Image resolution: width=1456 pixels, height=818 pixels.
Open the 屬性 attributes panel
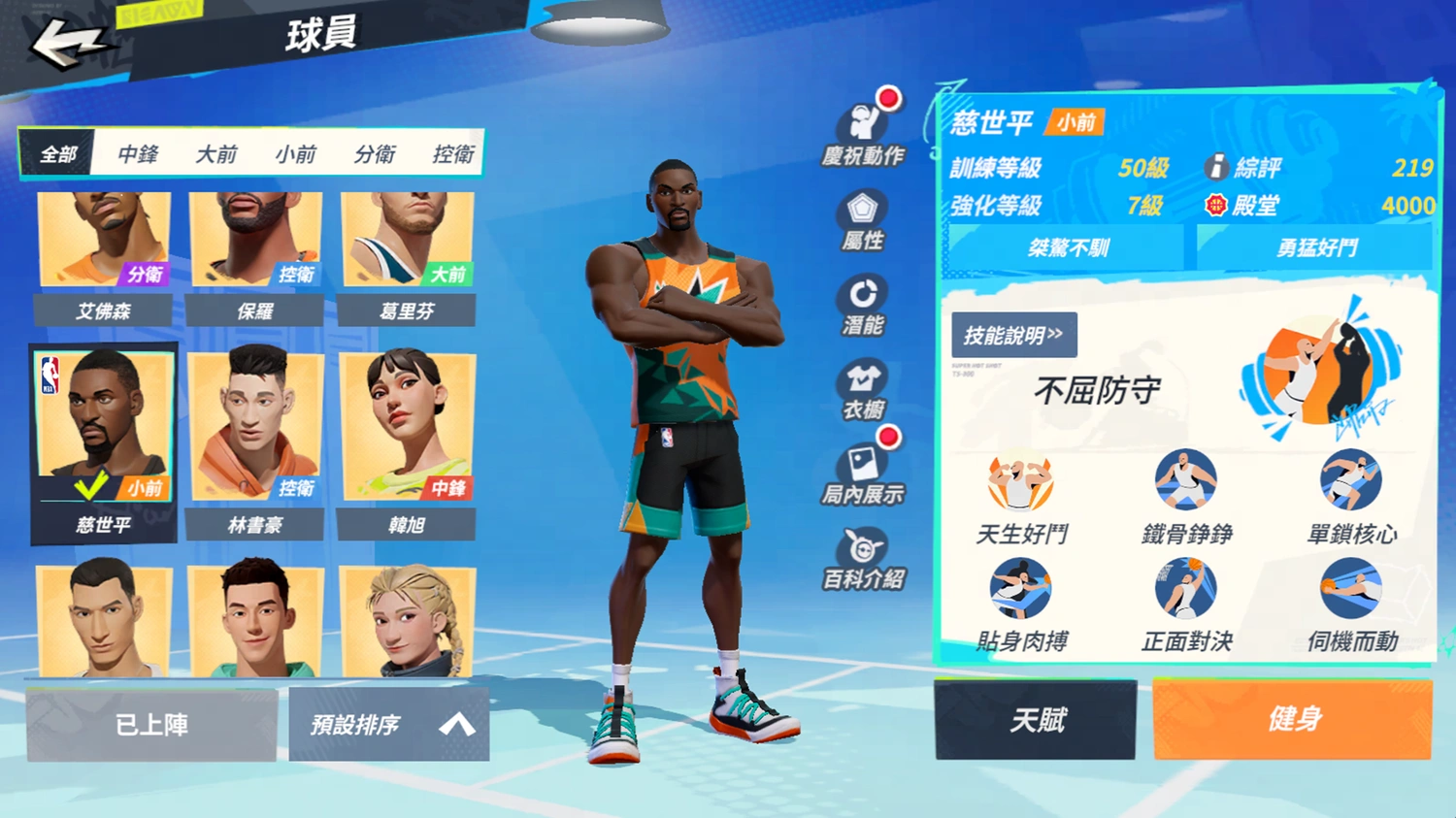click(x=864, y=213)
